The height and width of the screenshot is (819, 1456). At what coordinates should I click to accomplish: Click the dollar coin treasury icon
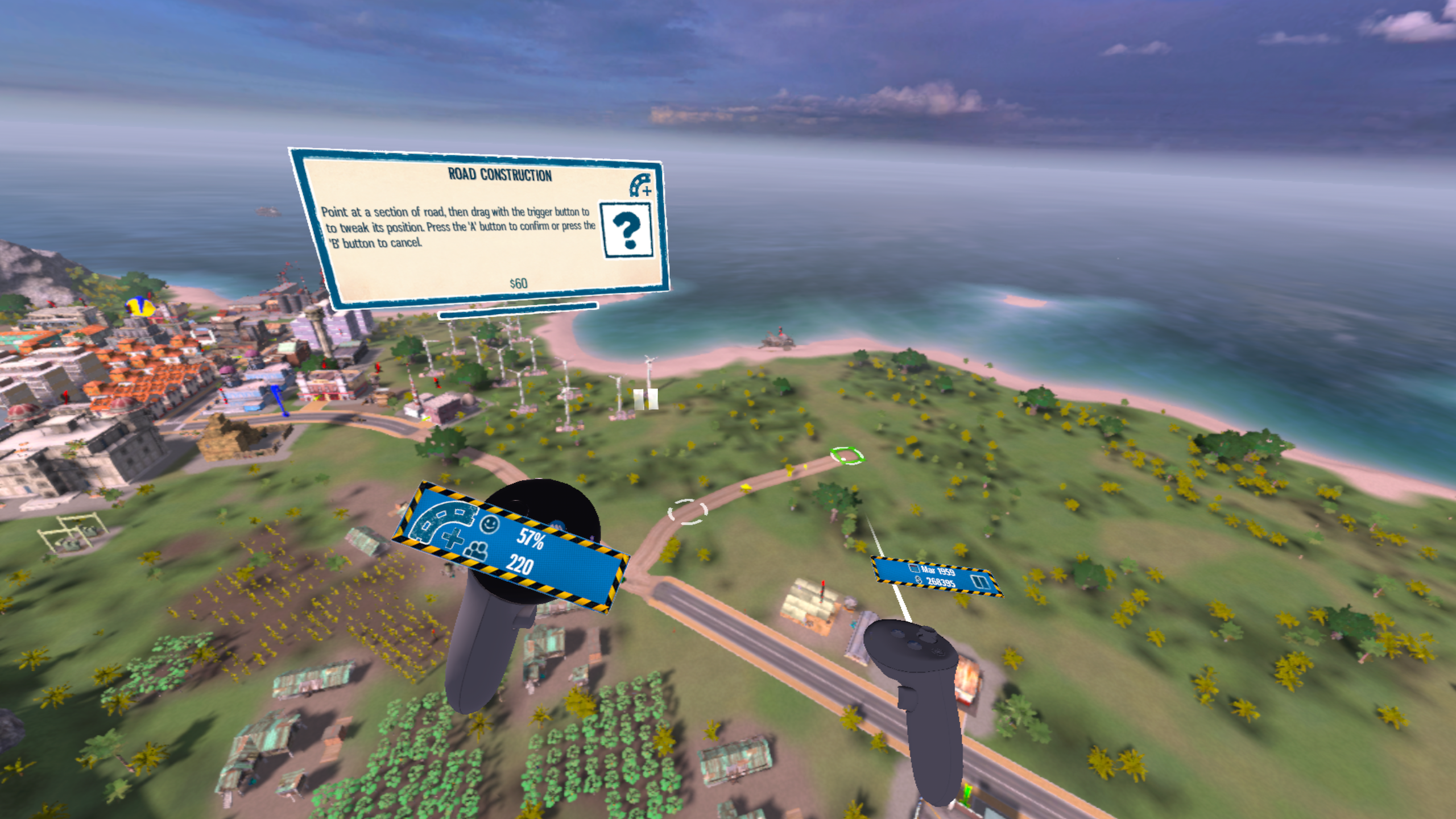(x=918, y=579)
